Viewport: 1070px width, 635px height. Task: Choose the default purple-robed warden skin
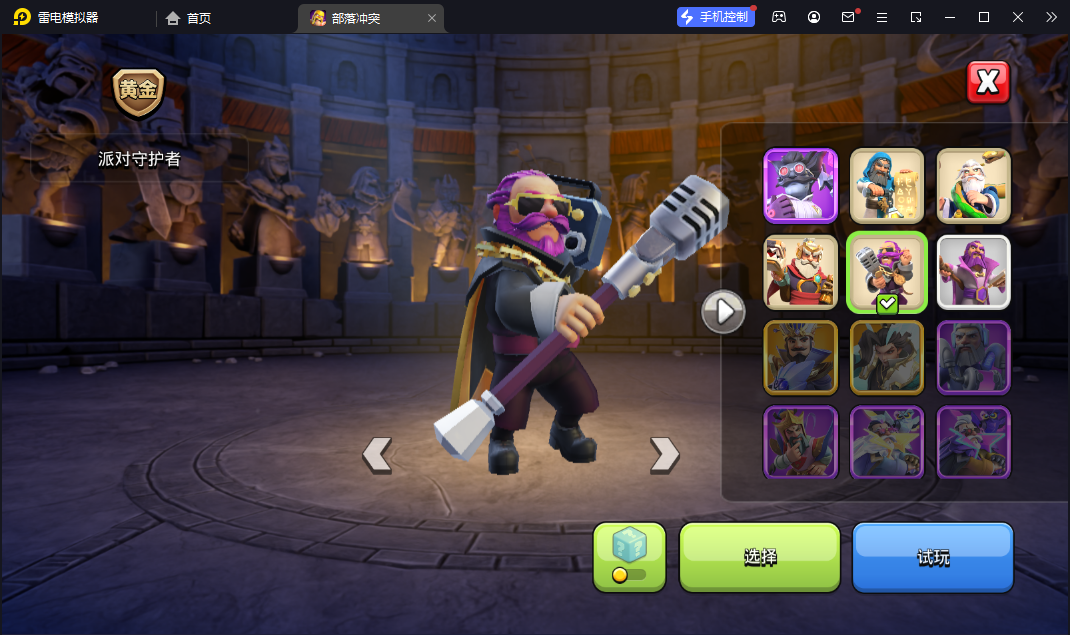[x=974, y=272]
